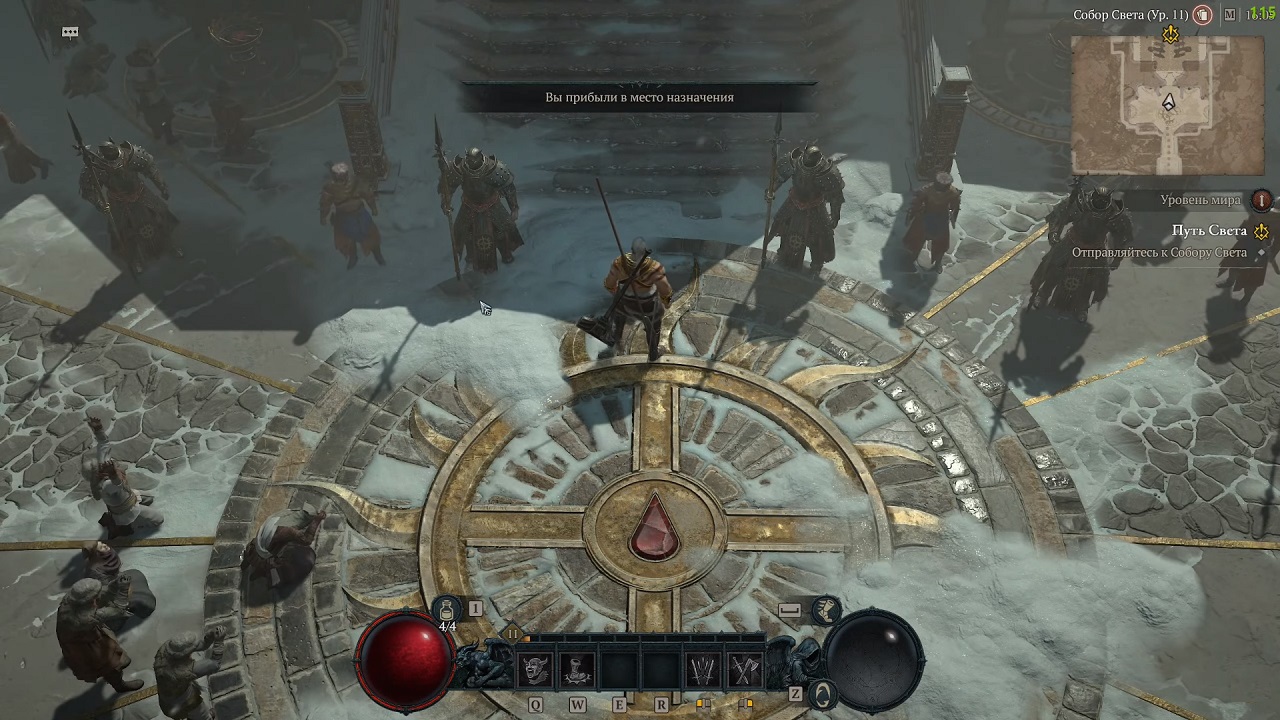Click the zone label 'Собор Света (Ур. 11)'
This screenshot has width=1280, height=720.
(1129, 14)
